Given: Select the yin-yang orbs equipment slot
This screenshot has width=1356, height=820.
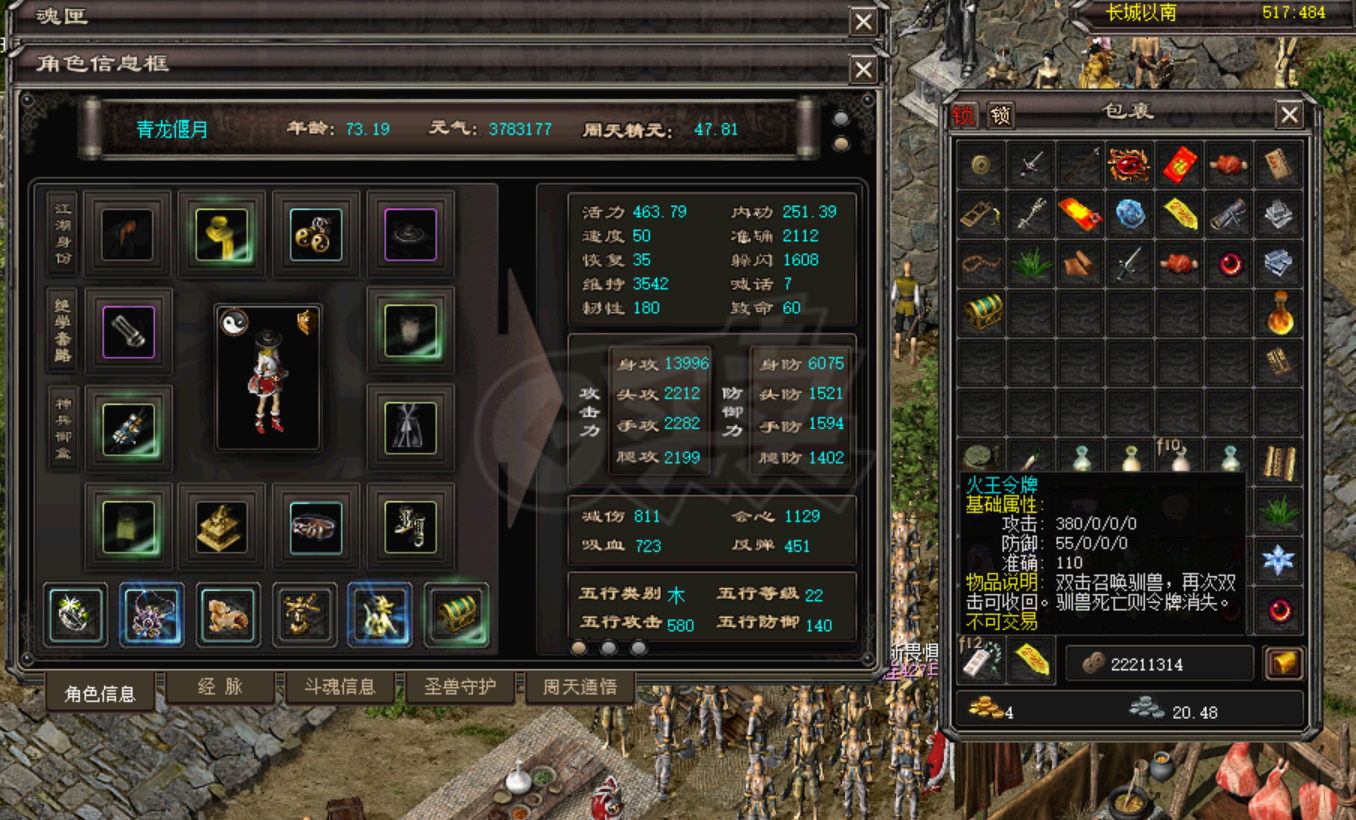Looking at the screenshot, I should pyautogui.click(x=316, y=234).
